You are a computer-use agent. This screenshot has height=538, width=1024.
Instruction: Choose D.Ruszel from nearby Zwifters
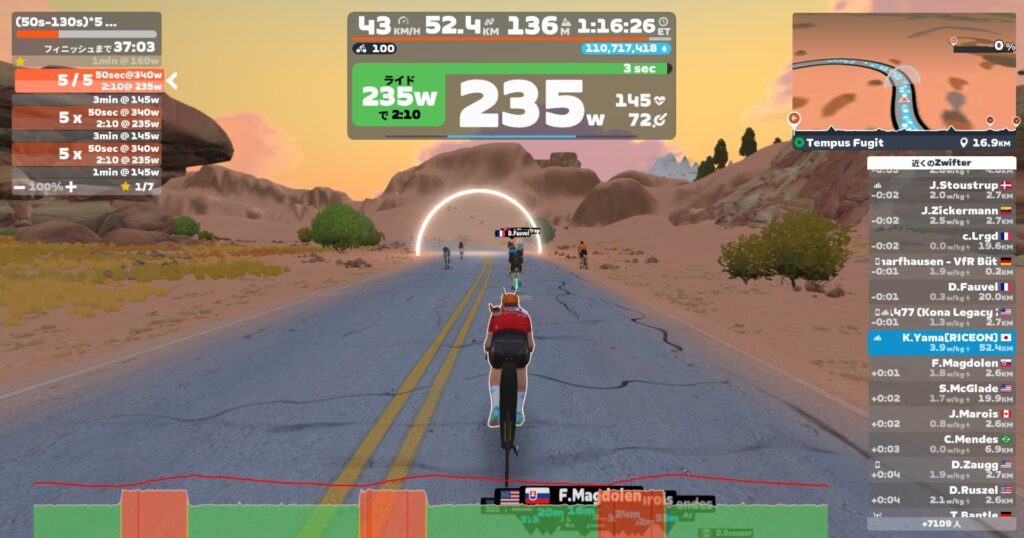pos(941,495)
